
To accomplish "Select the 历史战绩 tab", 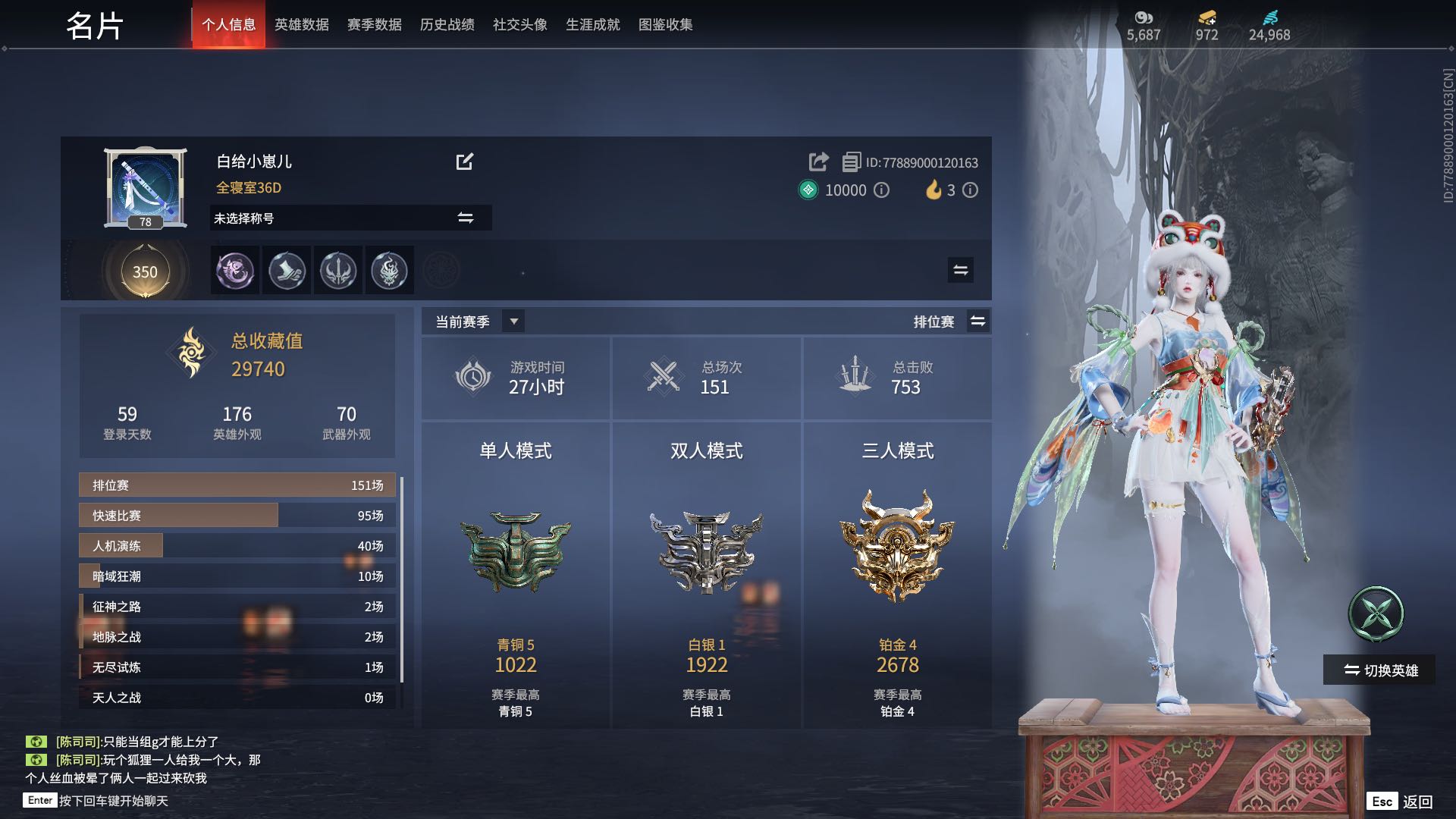I will point(447,25).
